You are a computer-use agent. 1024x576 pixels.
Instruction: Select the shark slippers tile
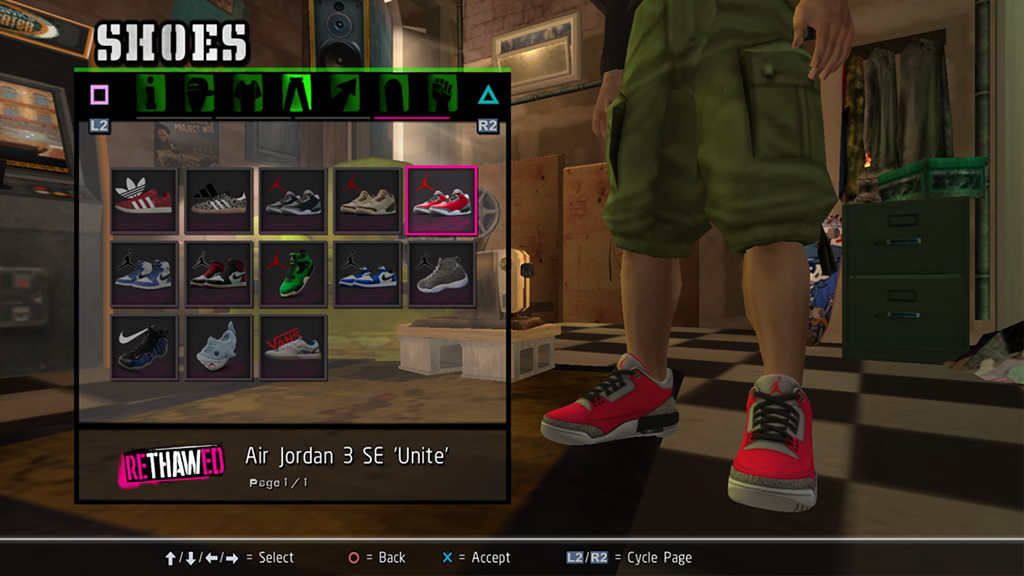click(x=219, y=347)
